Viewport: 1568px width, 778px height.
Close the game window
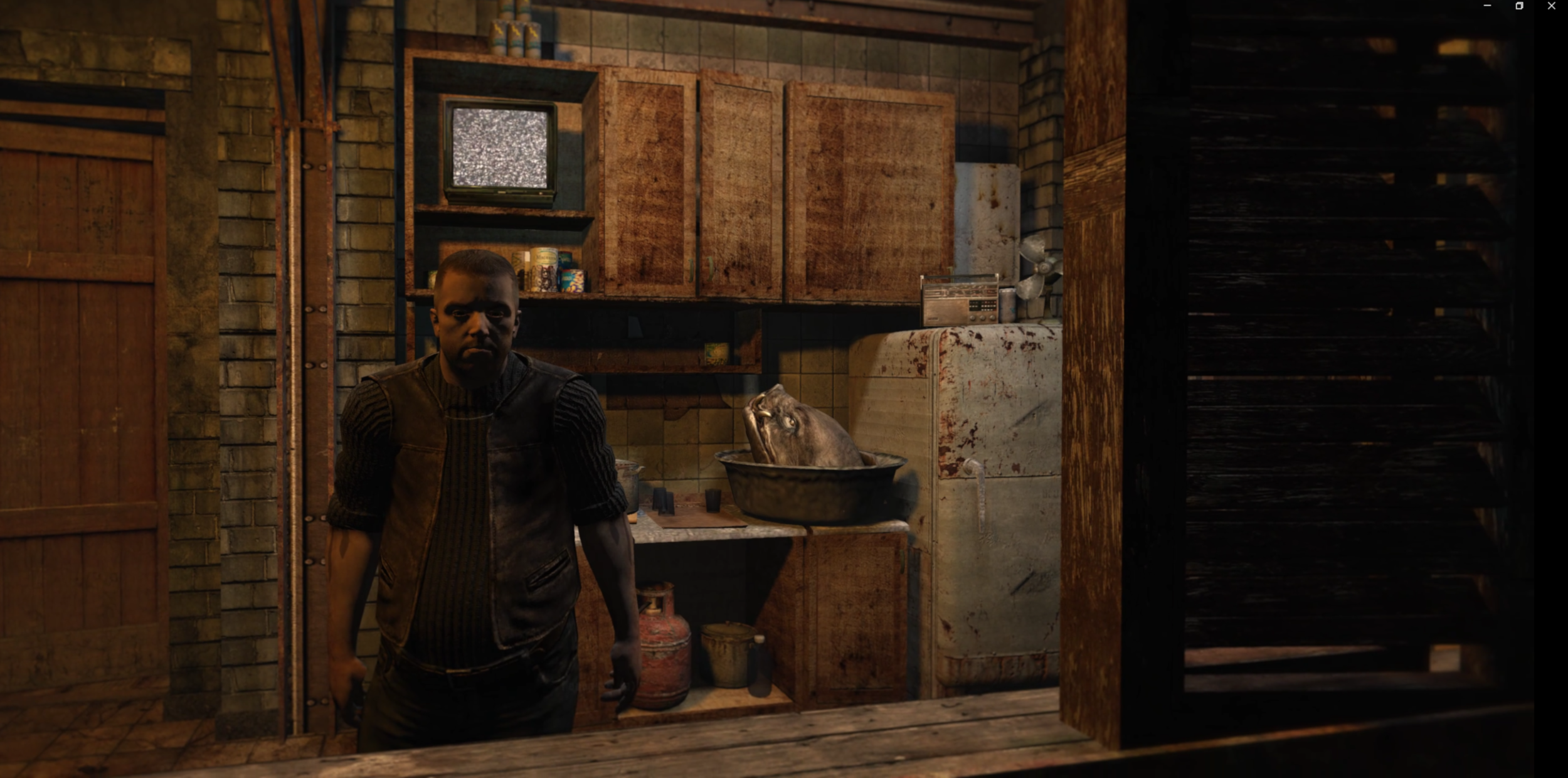coord(1551,6)
